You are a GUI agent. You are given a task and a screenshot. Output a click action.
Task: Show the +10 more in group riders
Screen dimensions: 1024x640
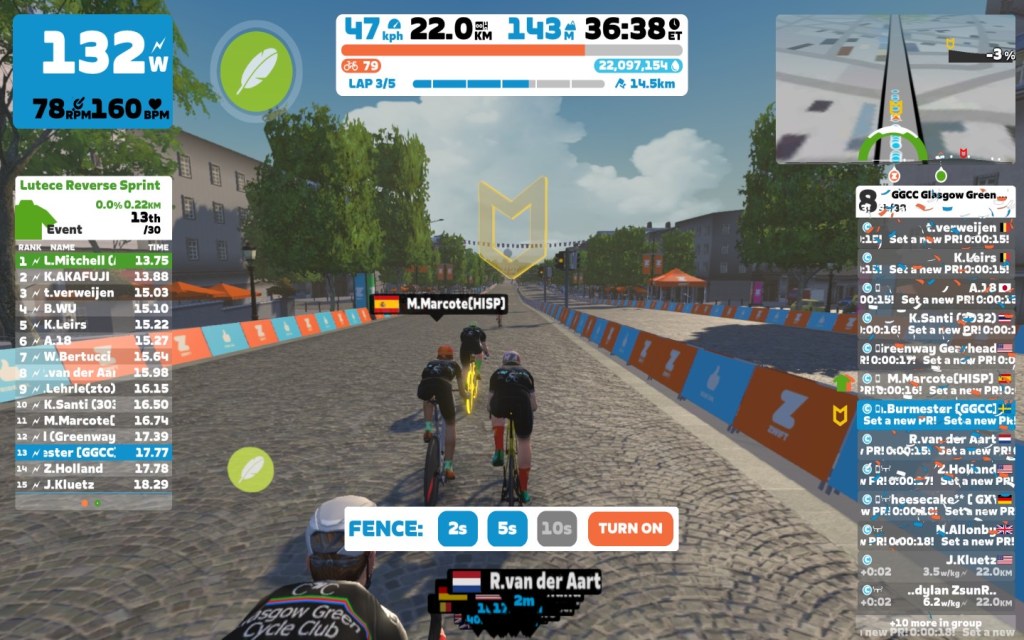pos(935,622)
